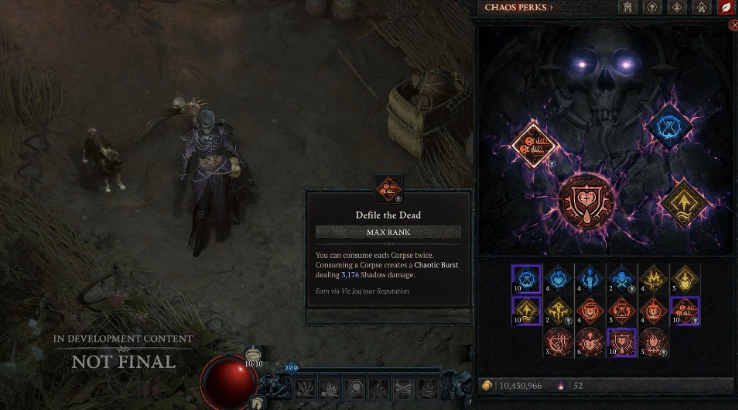Open the red leaf tab at panel top
This screenshot has width=738, height=410.
click(x=724, y=8)
